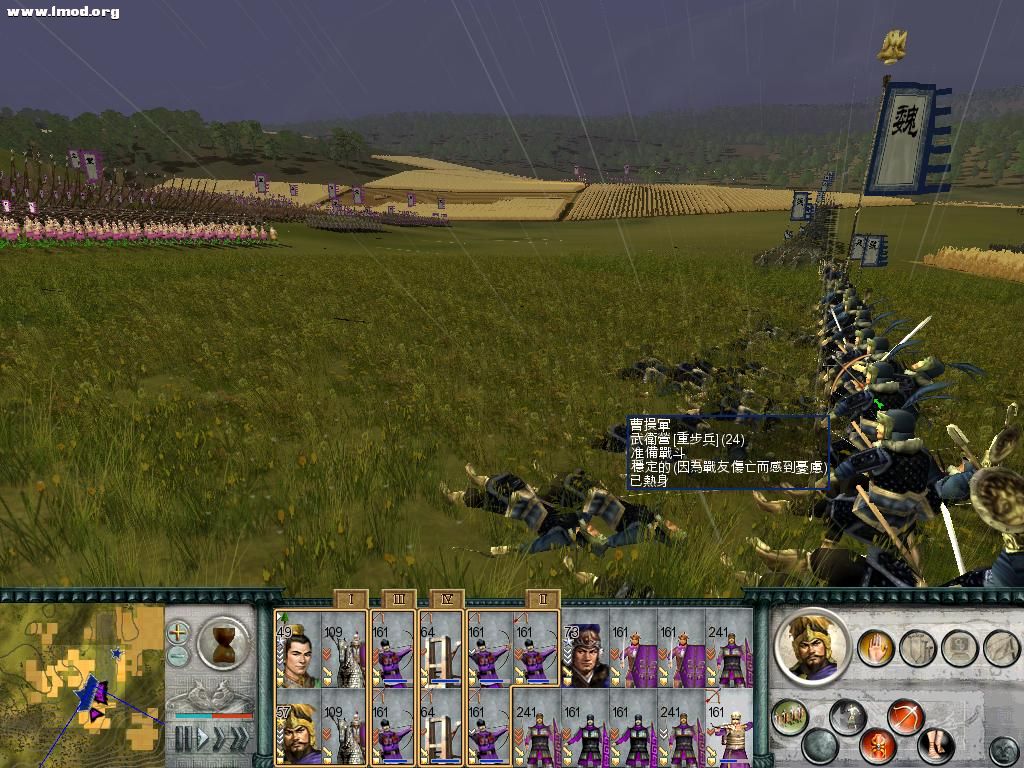Select the general unit card with 49 men
The height and width of the screenshot is (768, 1024).
[297, 648]
